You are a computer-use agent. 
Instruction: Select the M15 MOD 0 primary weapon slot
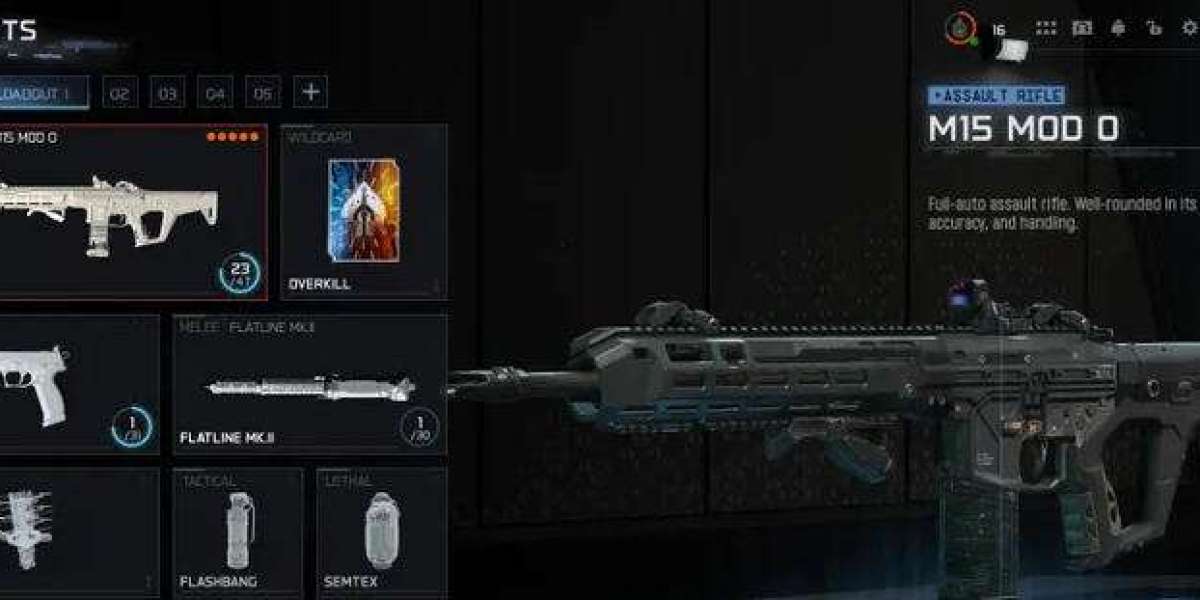click(130, 212)
